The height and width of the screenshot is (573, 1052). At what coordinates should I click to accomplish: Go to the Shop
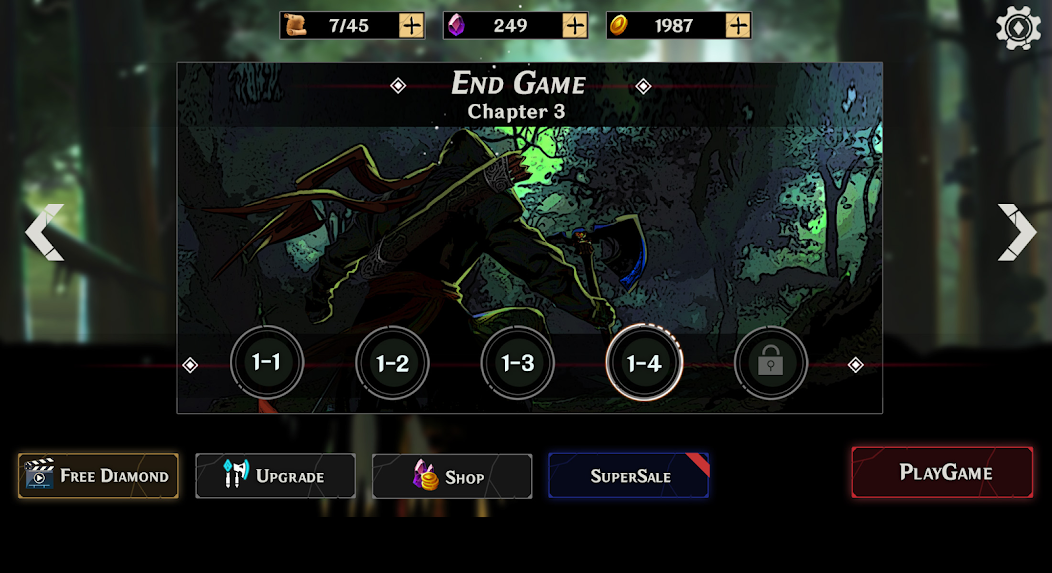452,477
